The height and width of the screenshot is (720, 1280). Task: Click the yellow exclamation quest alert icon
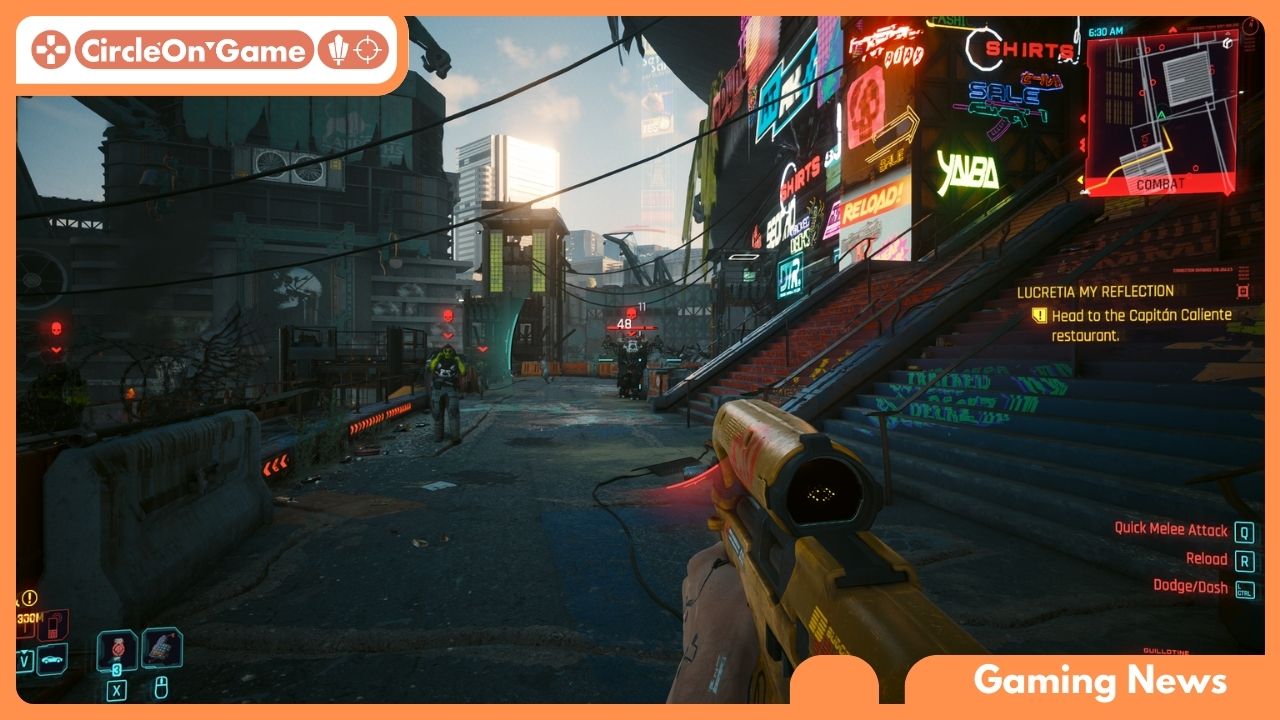tap(30, 598)
